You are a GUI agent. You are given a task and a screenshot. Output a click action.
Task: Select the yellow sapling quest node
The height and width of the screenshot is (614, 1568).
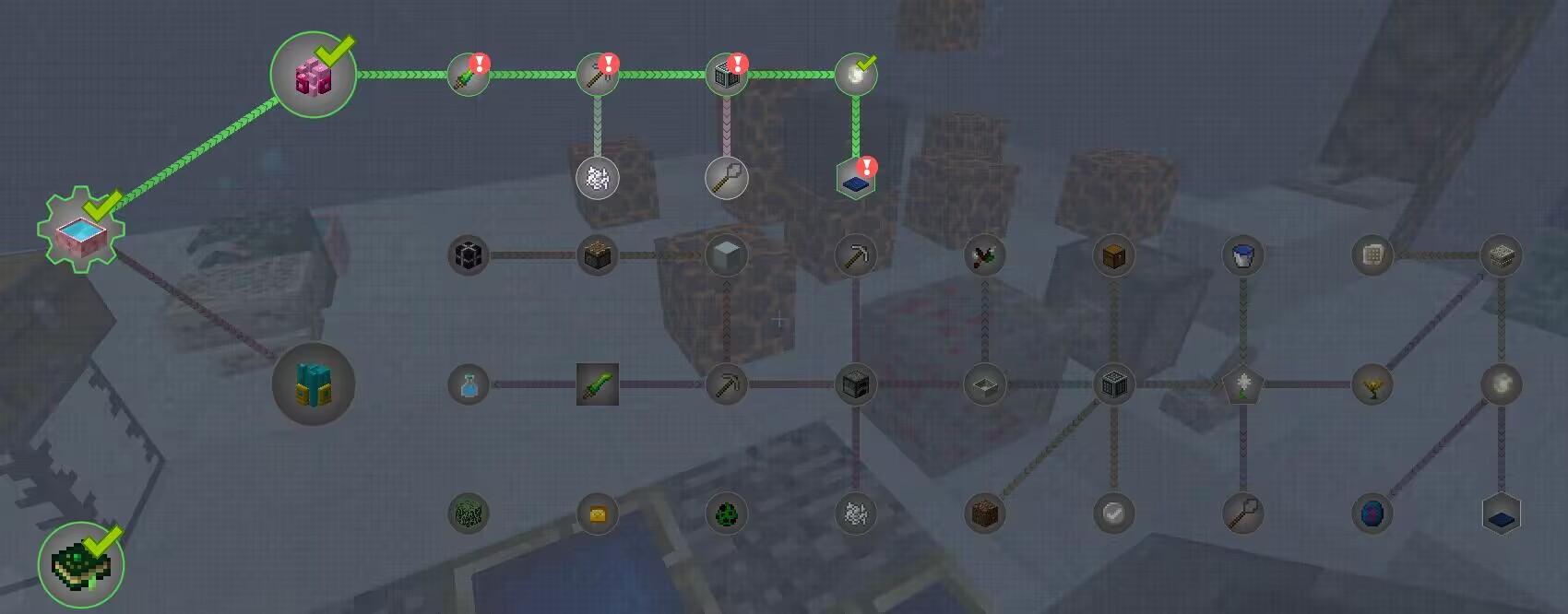pos(1372,384)
